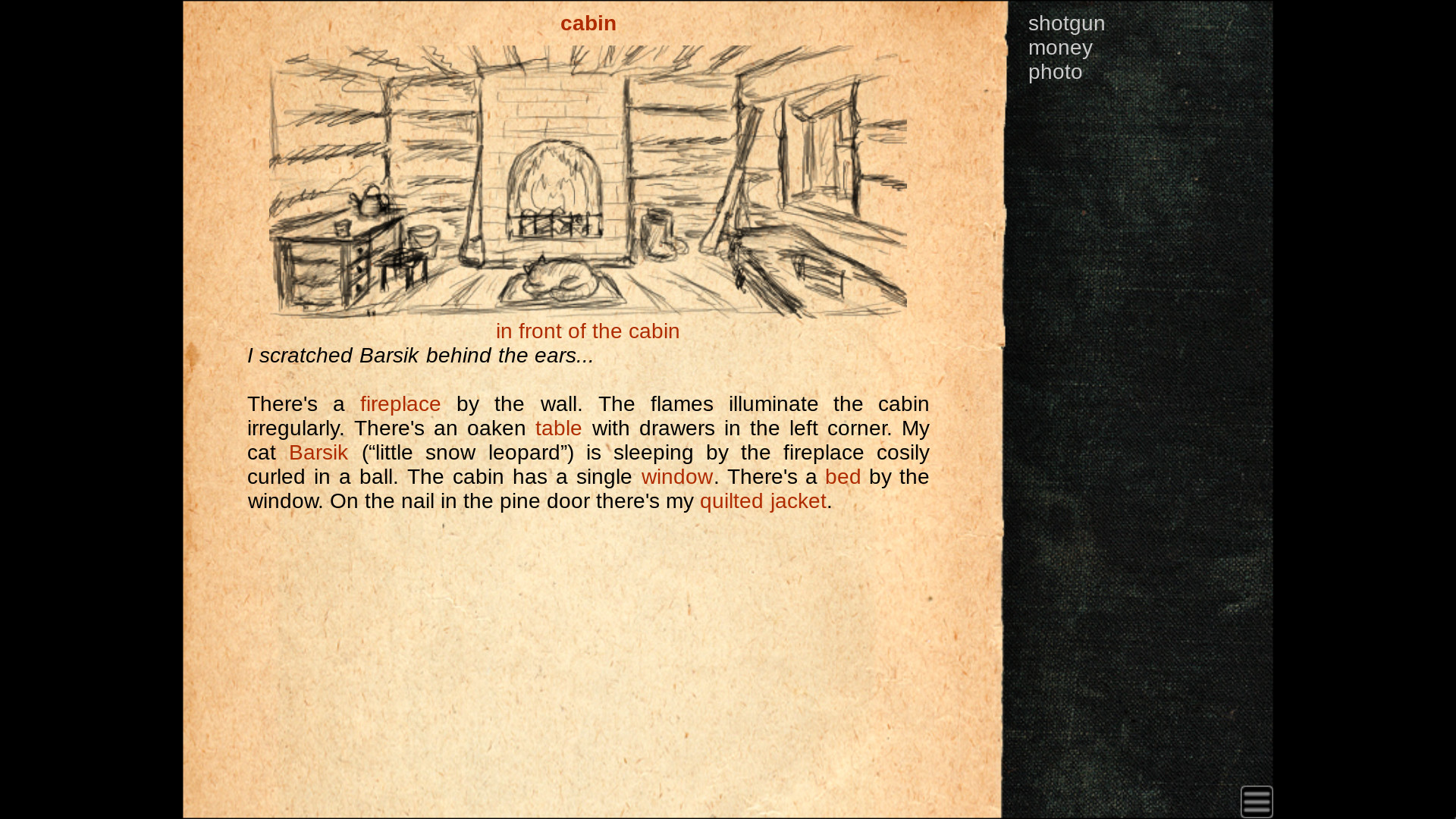Go in front of the cabin
The height and width of the screenshot is (819, 1456).
[587, 331]
